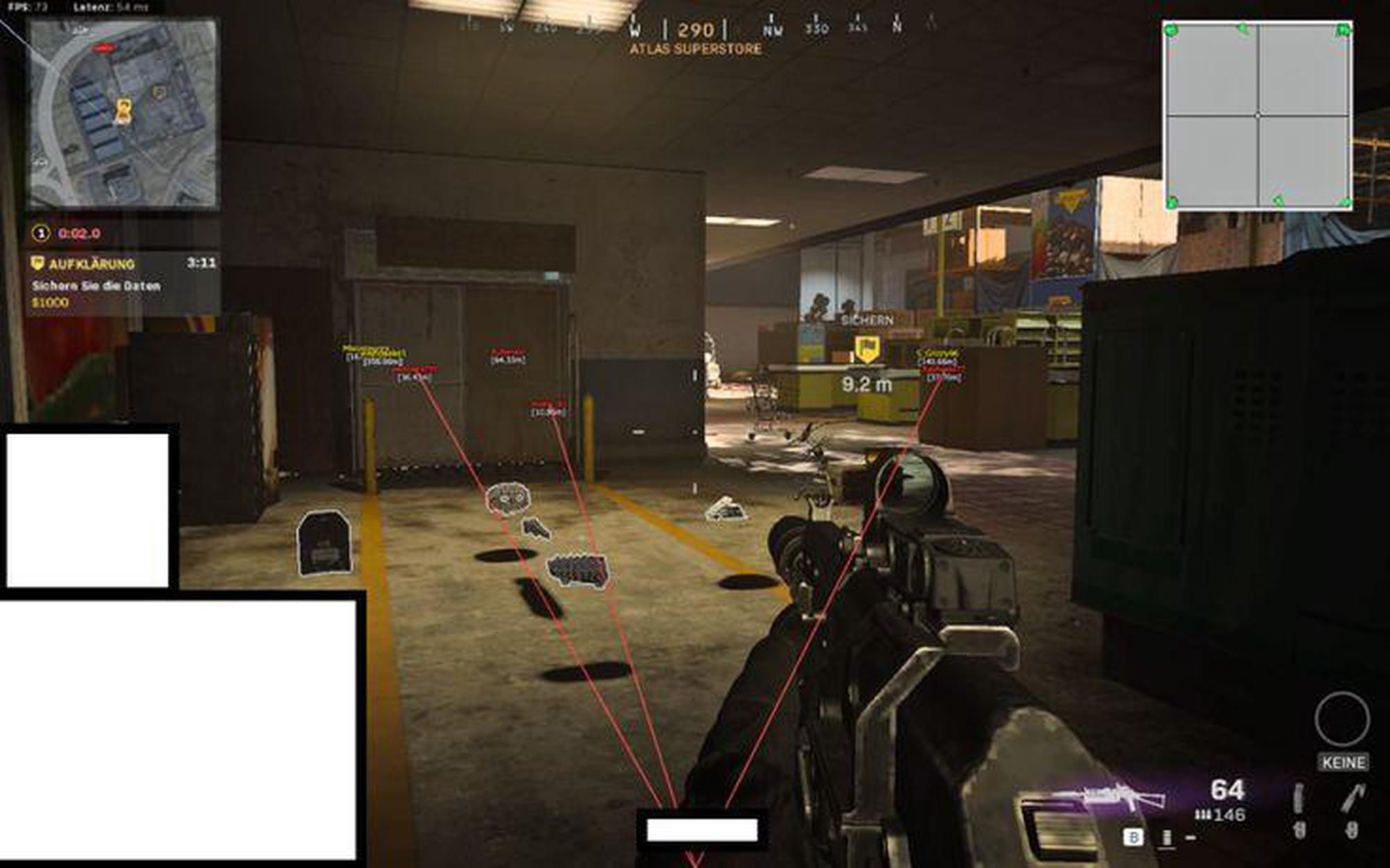Viewport: 1390px width, 868px height.
Task: Click the objective marker on the minimap
Action: [x=158, y=92]
